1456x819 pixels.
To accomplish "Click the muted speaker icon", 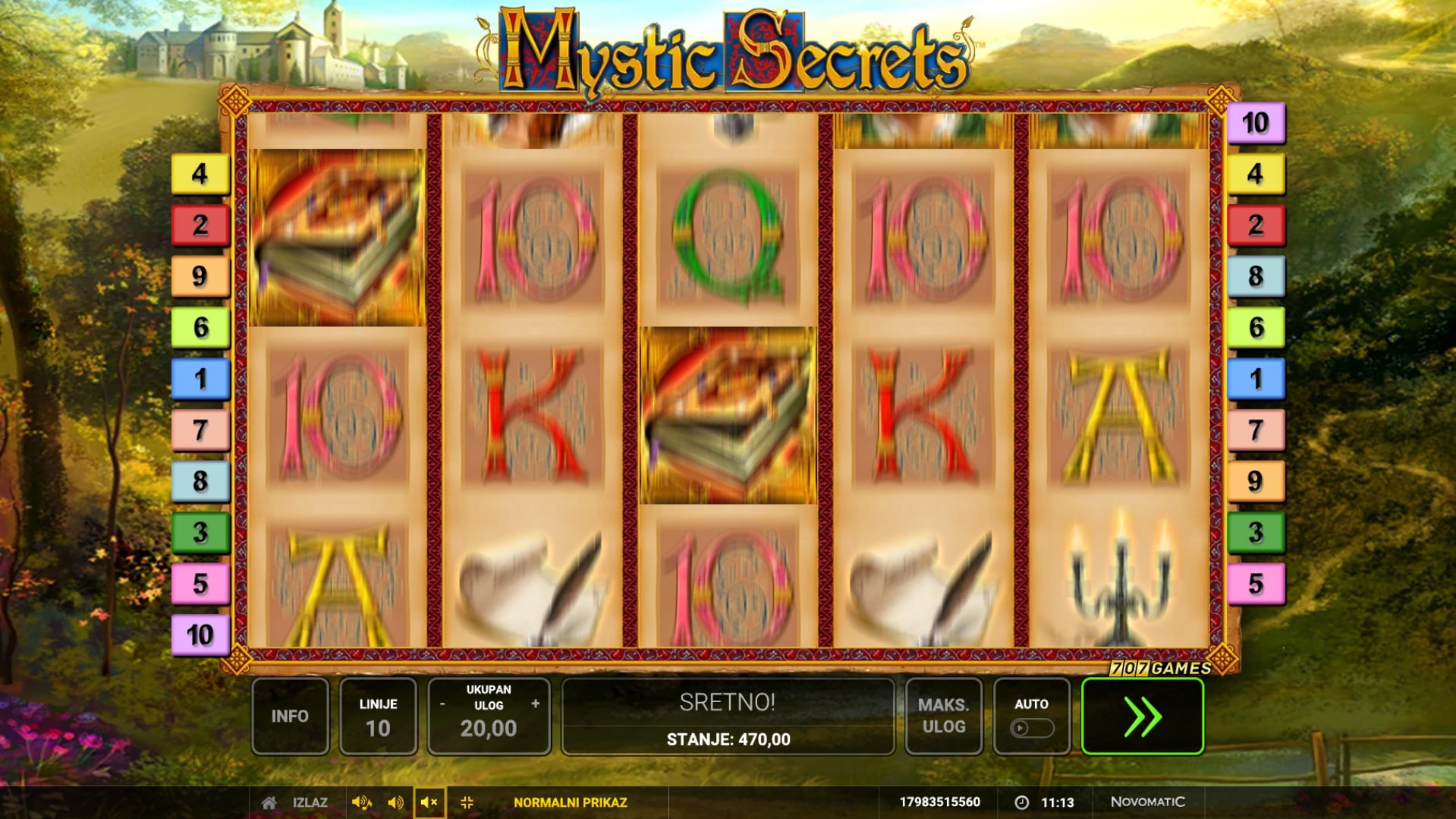I will pos(429,802).
